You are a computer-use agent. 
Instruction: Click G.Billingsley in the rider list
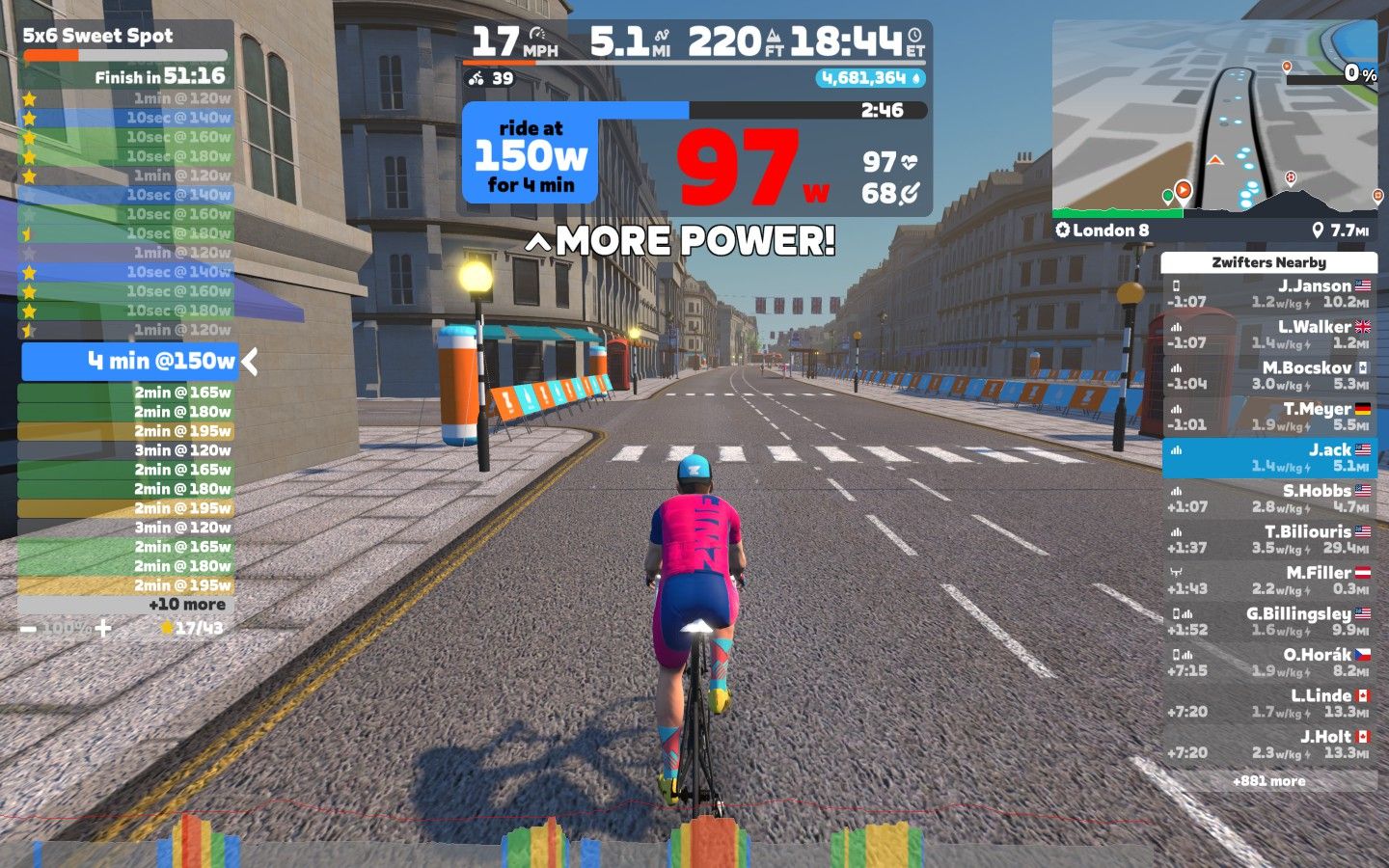tap(1268, 621)
